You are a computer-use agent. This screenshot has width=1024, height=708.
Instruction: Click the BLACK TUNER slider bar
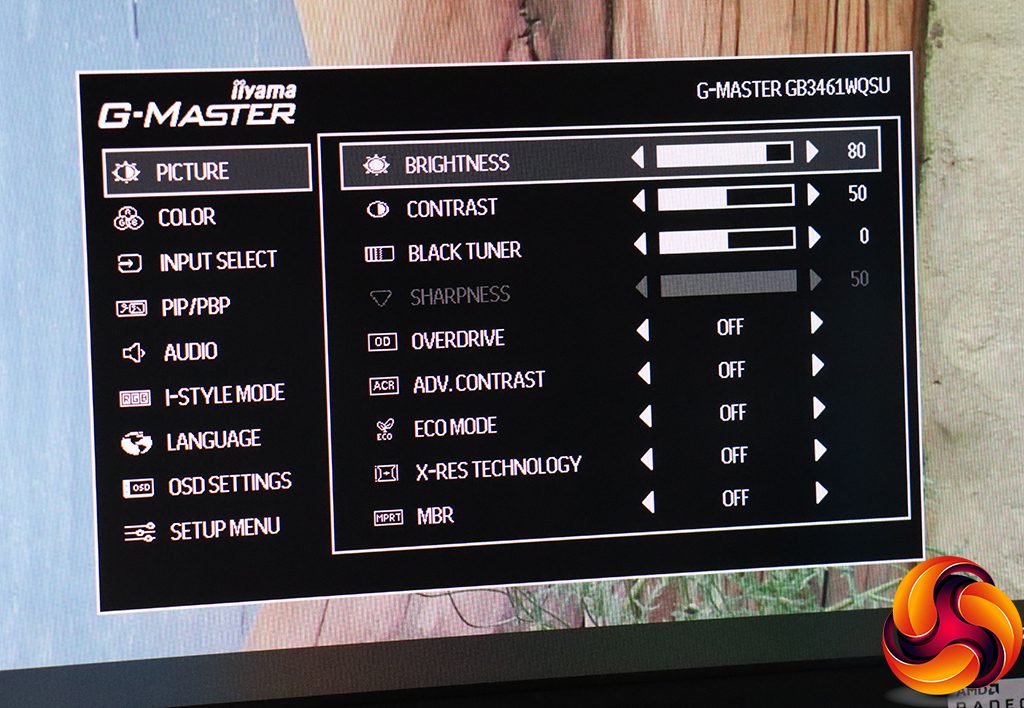(x=726, y=240)
